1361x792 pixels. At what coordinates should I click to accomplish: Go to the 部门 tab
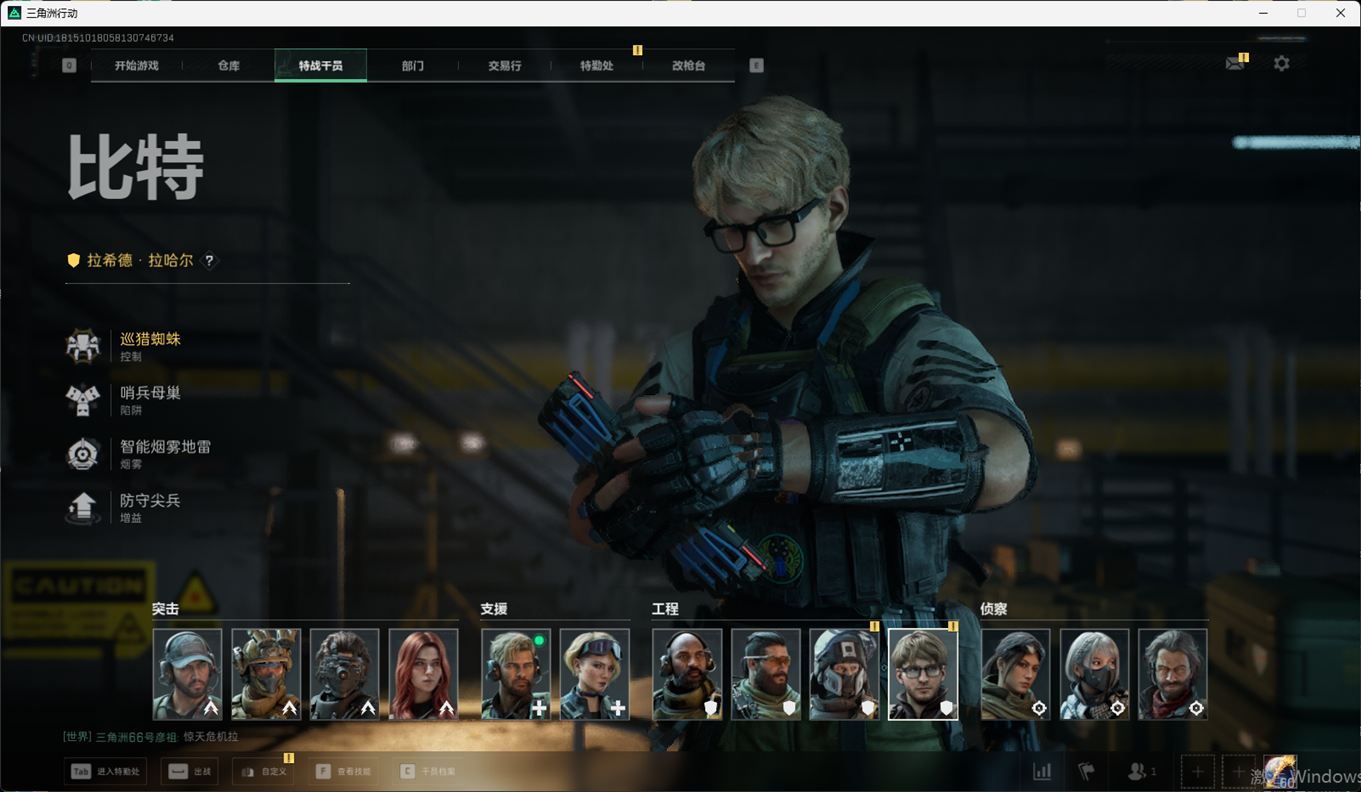(413, 66)
